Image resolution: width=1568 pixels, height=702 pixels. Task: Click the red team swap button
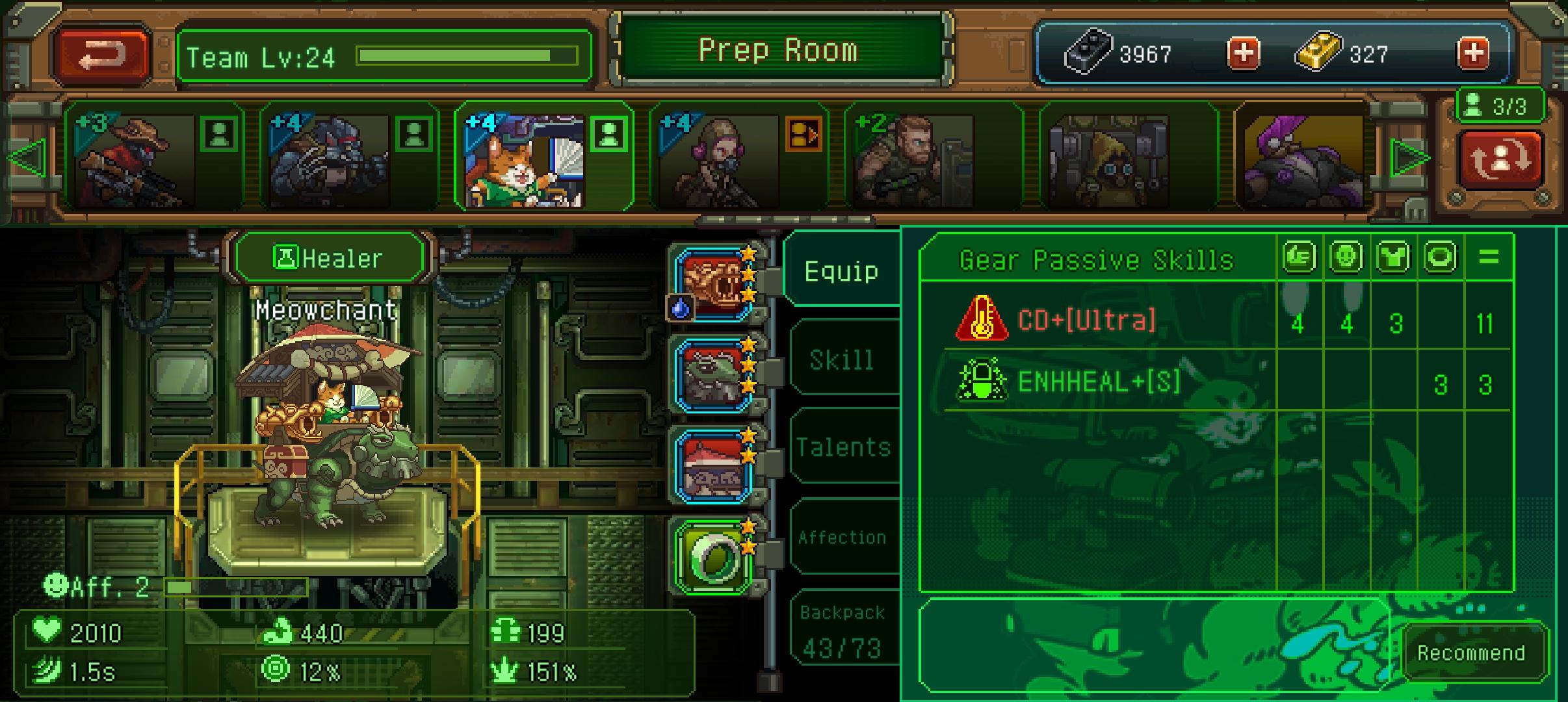tap(1500, 159)
